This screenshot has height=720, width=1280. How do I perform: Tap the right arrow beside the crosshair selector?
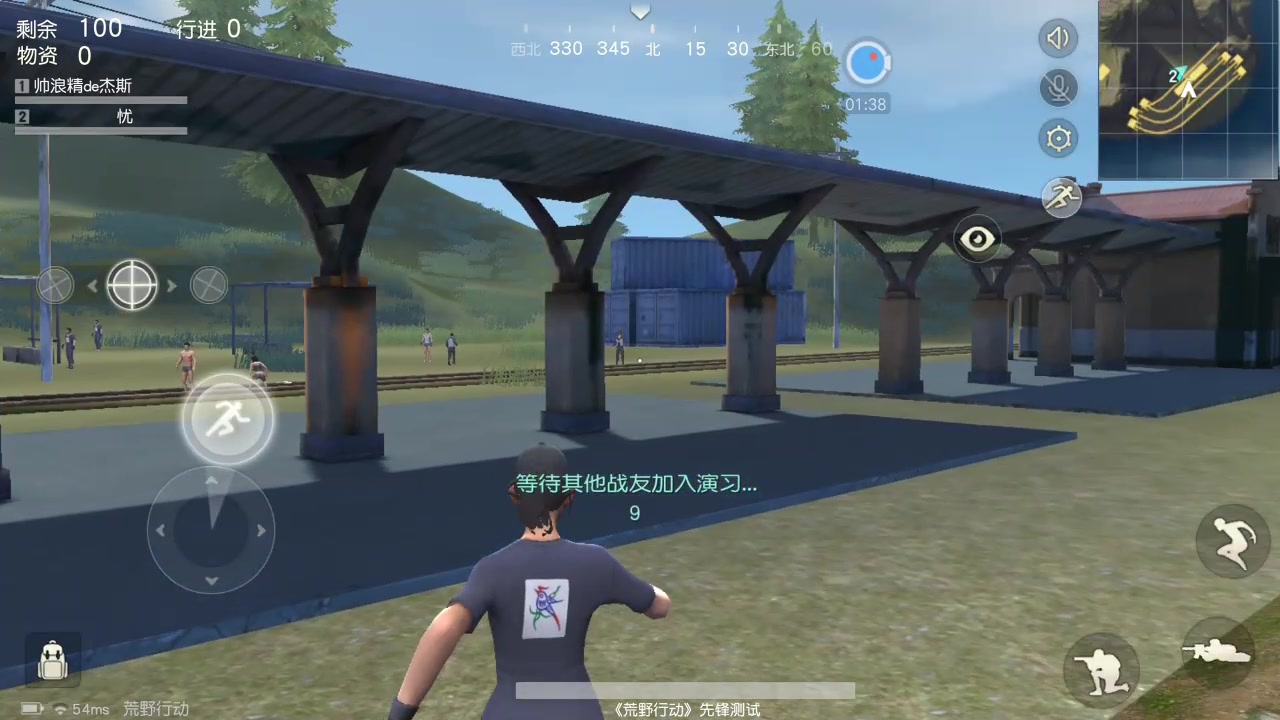pyautogui.click(x=172, y=286)
